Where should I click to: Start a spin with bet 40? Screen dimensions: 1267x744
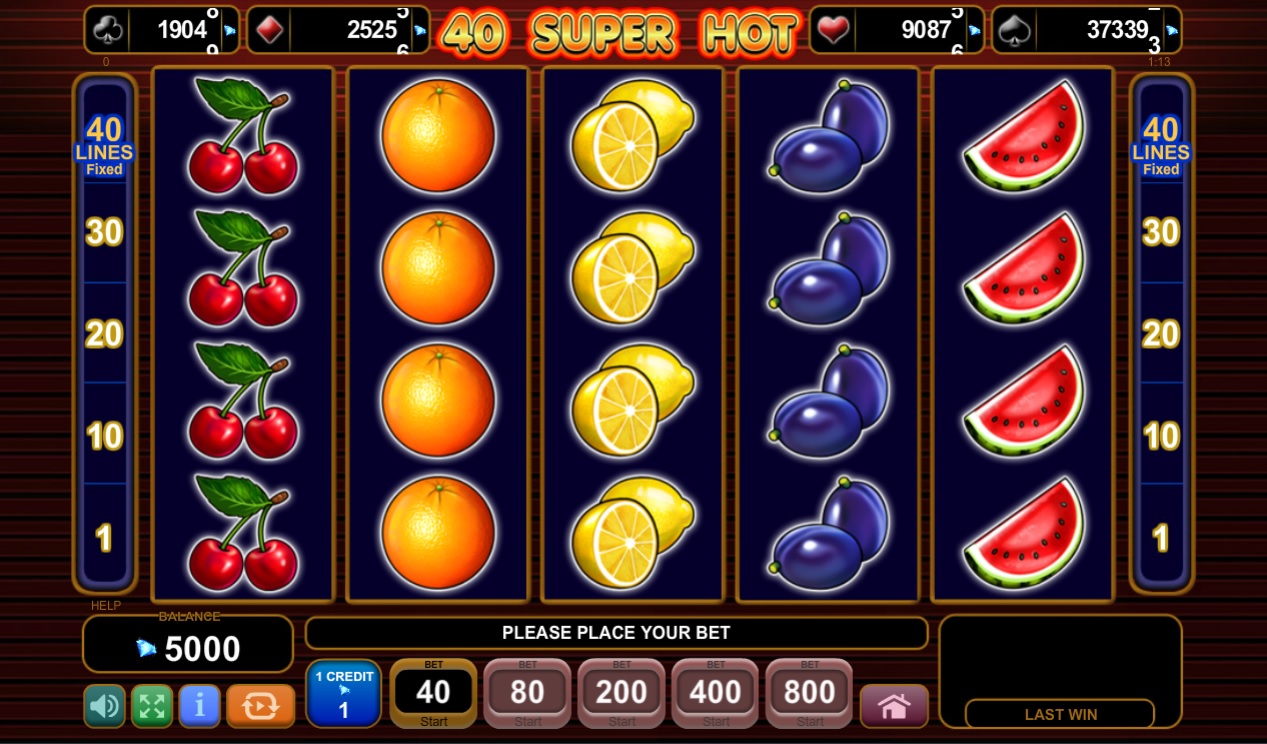click(x=433, y=693)
